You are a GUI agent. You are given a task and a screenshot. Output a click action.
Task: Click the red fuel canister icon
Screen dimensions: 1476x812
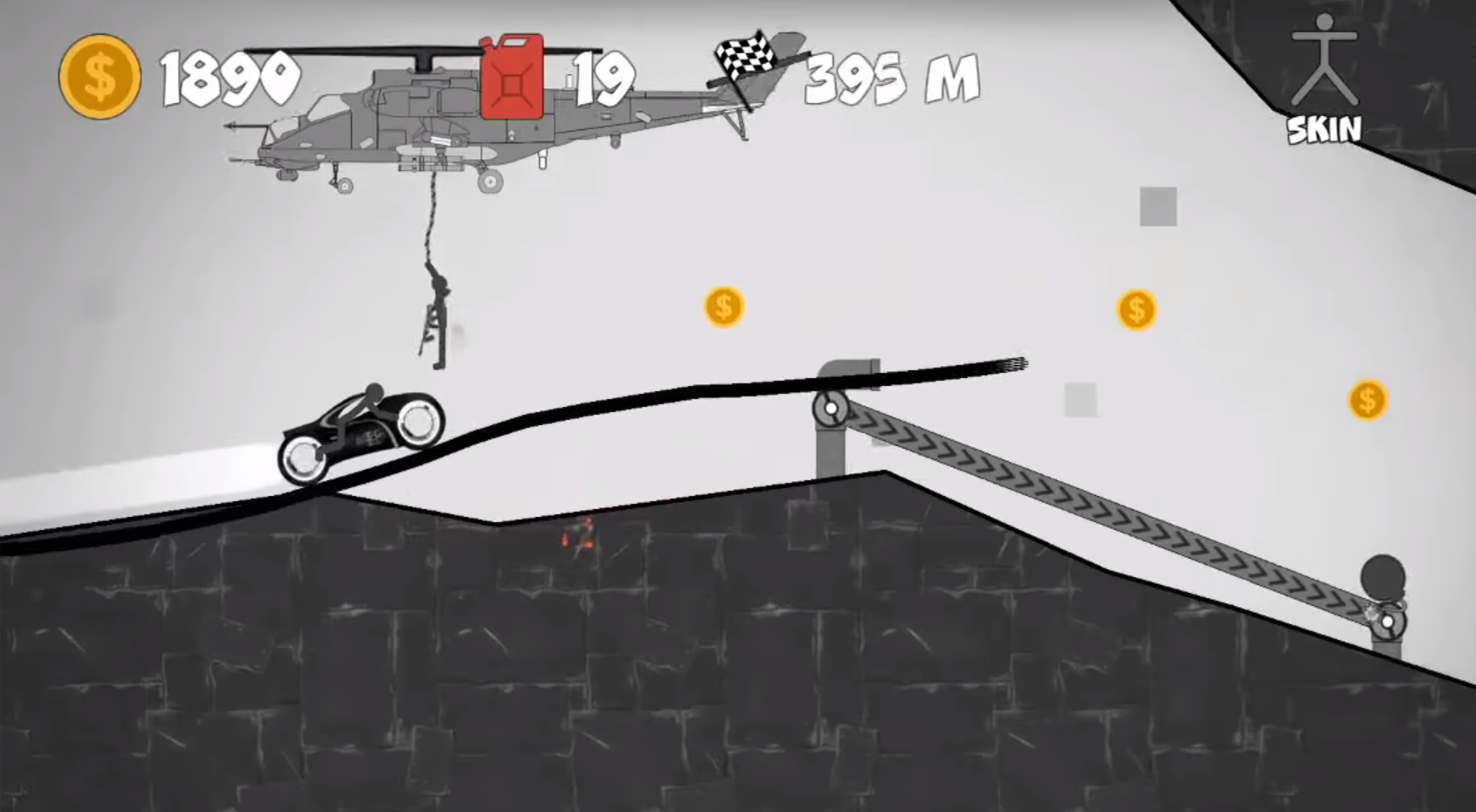coord(511,77)
